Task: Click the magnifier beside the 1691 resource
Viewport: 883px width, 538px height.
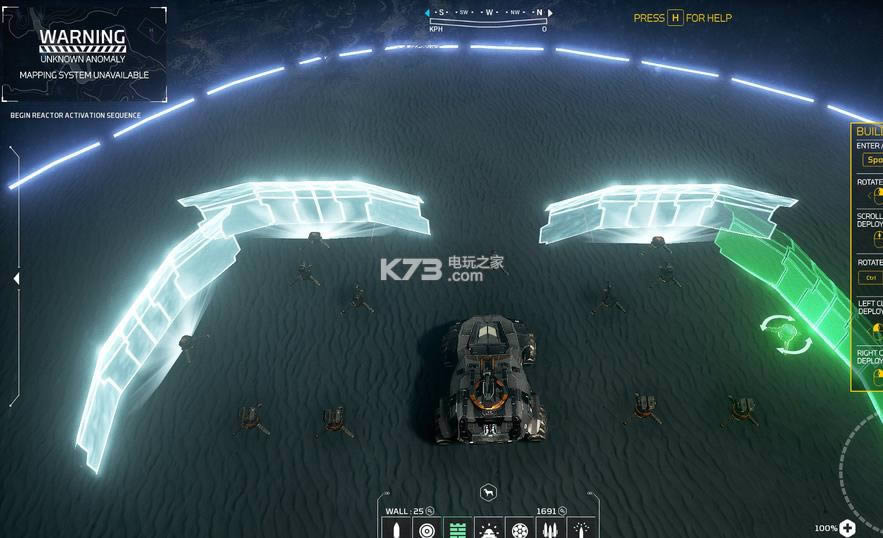Action: click(563, 511)
